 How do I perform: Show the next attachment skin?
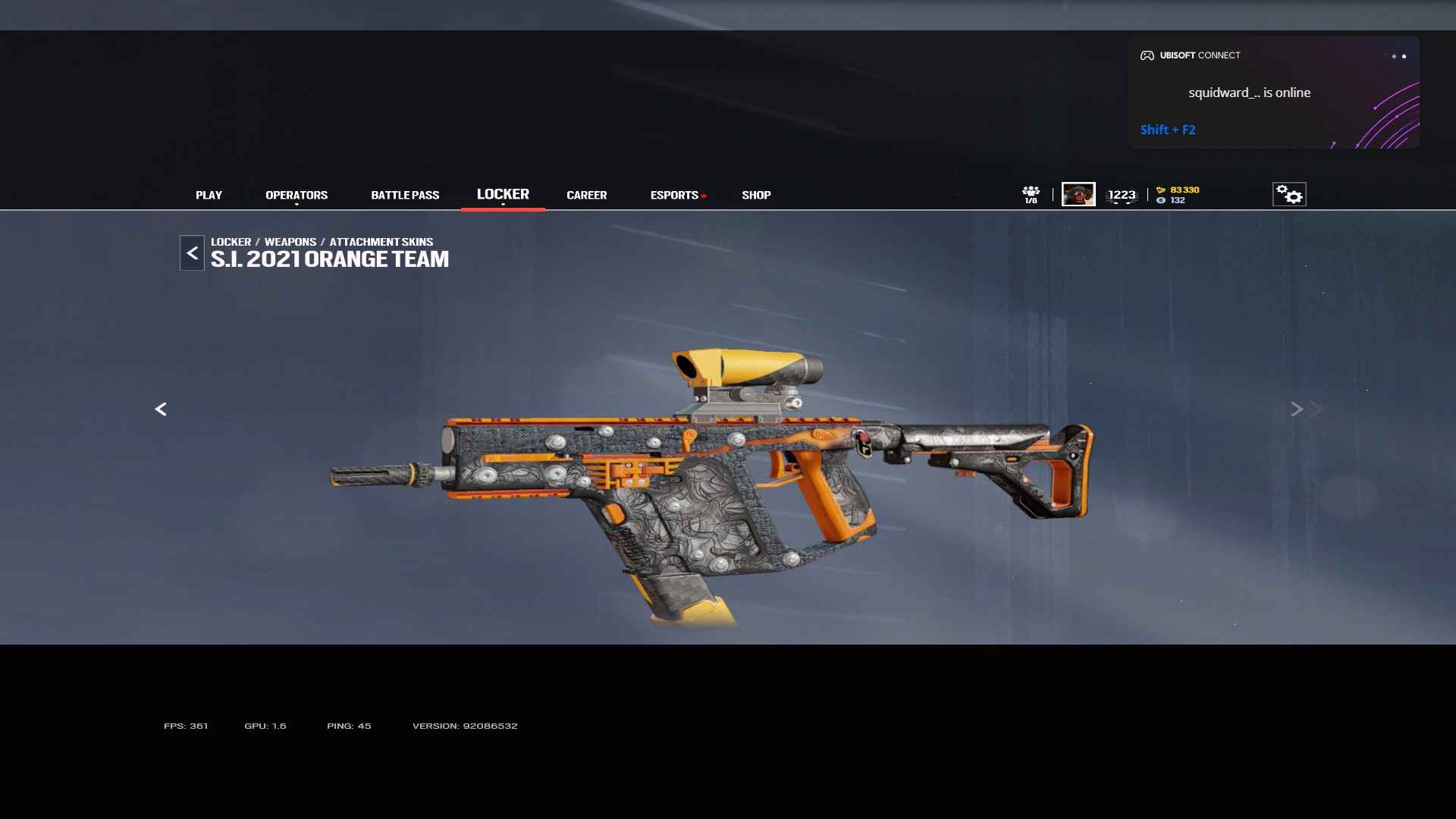1298,409
